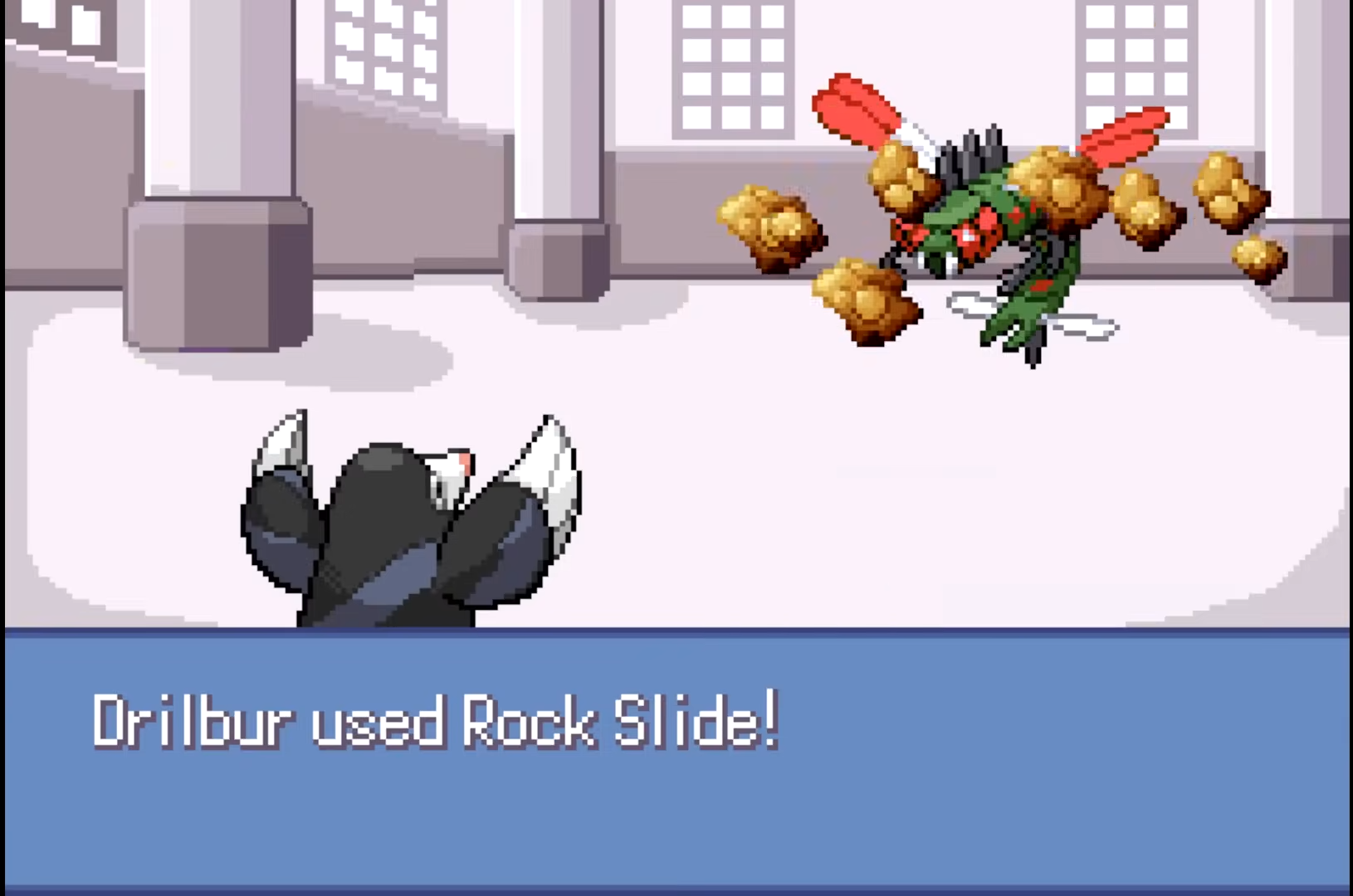Click the word 'Drilbur' in the message
Screen dimensions: 1353x896
[x=193, y=723]
